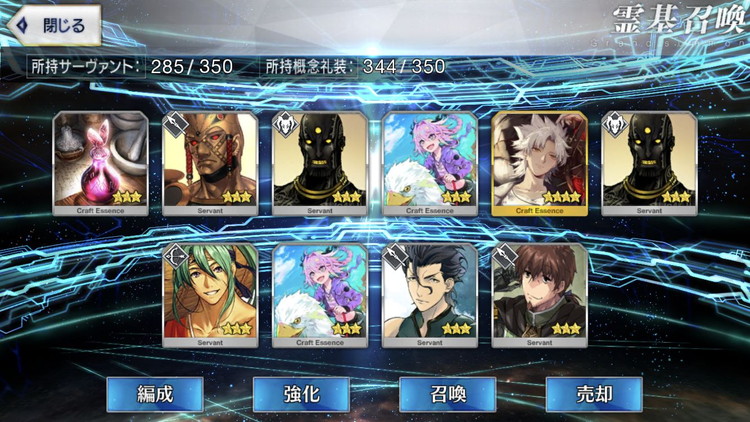Pick the green-haired Servant card
Screen dimensions: 750x422
coord(210,294)
